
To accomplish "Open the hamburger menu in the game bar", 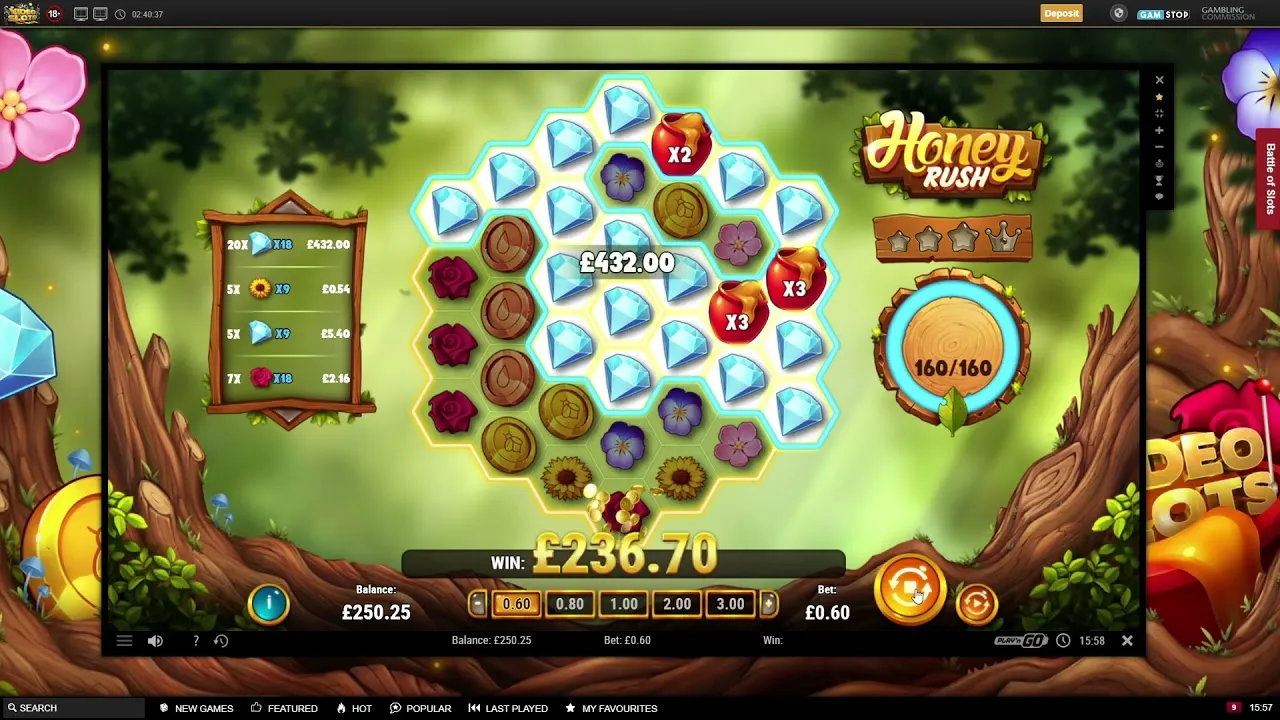I will [124, 640].
